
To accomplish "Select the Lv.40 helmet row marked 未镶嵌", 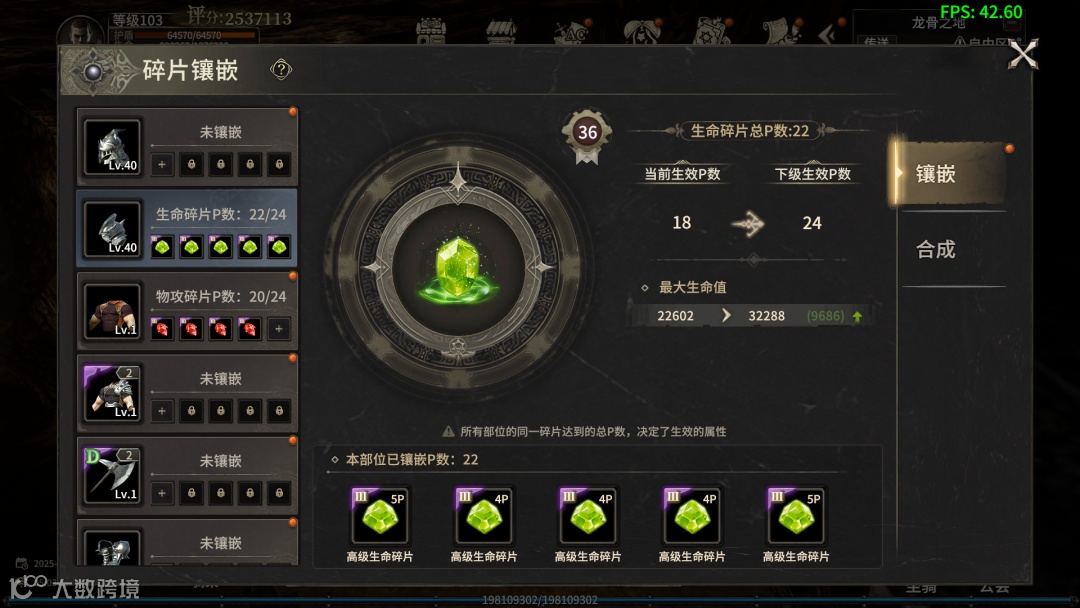I will [187, 147].
